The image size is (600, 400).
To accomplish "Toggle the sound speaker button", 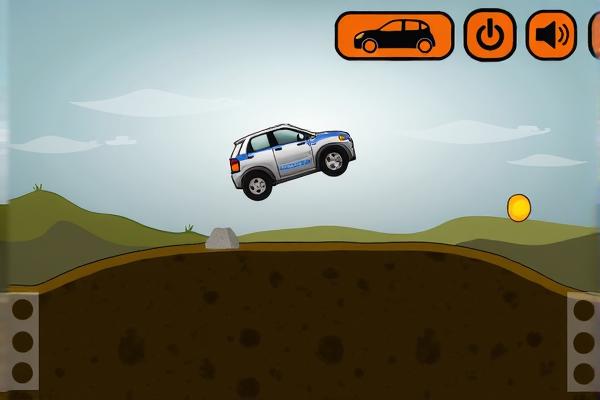I will (x=552, y=35).
